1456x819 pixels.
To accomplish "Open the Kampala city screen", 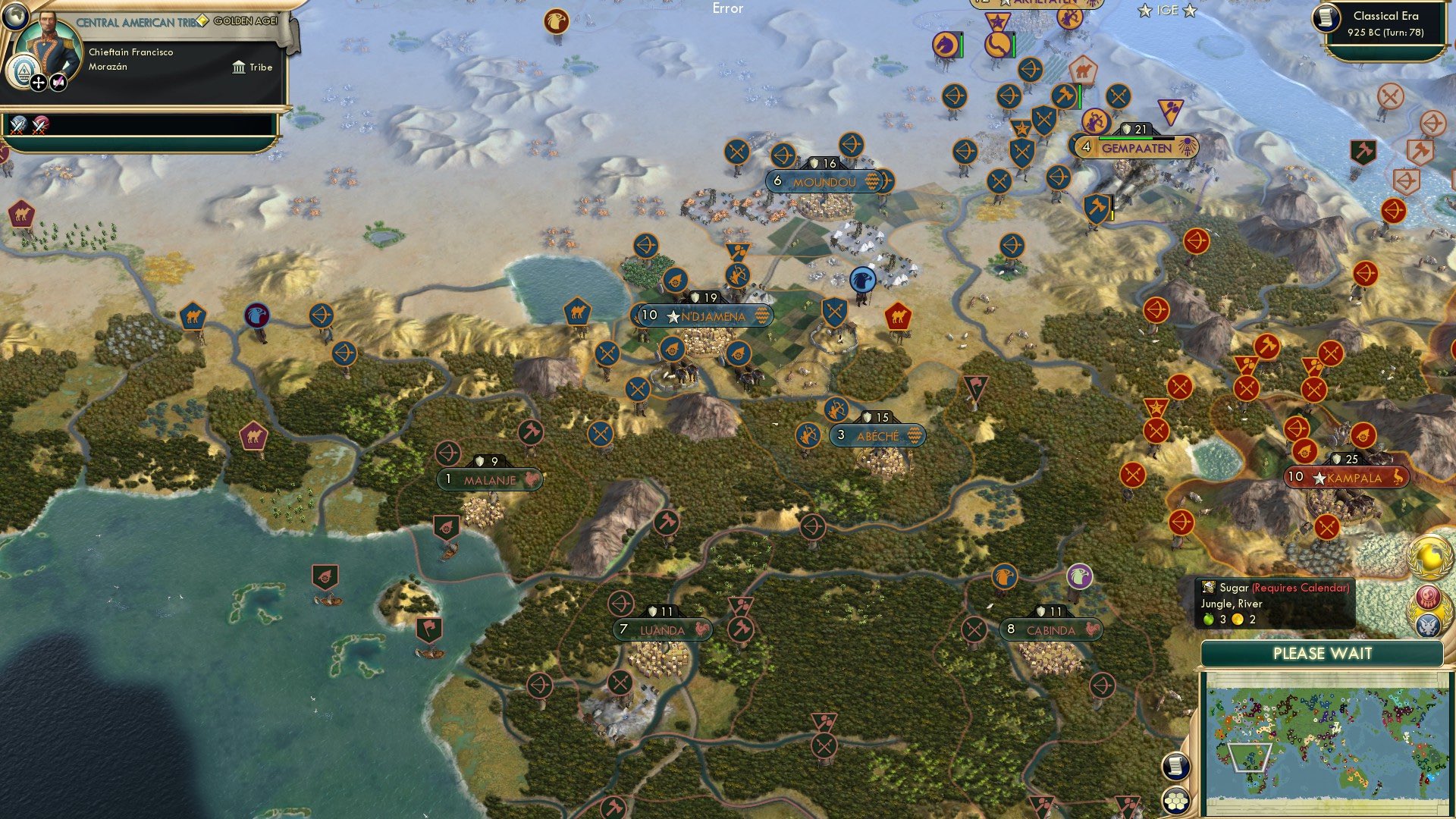I will [x=1347, y=476].
